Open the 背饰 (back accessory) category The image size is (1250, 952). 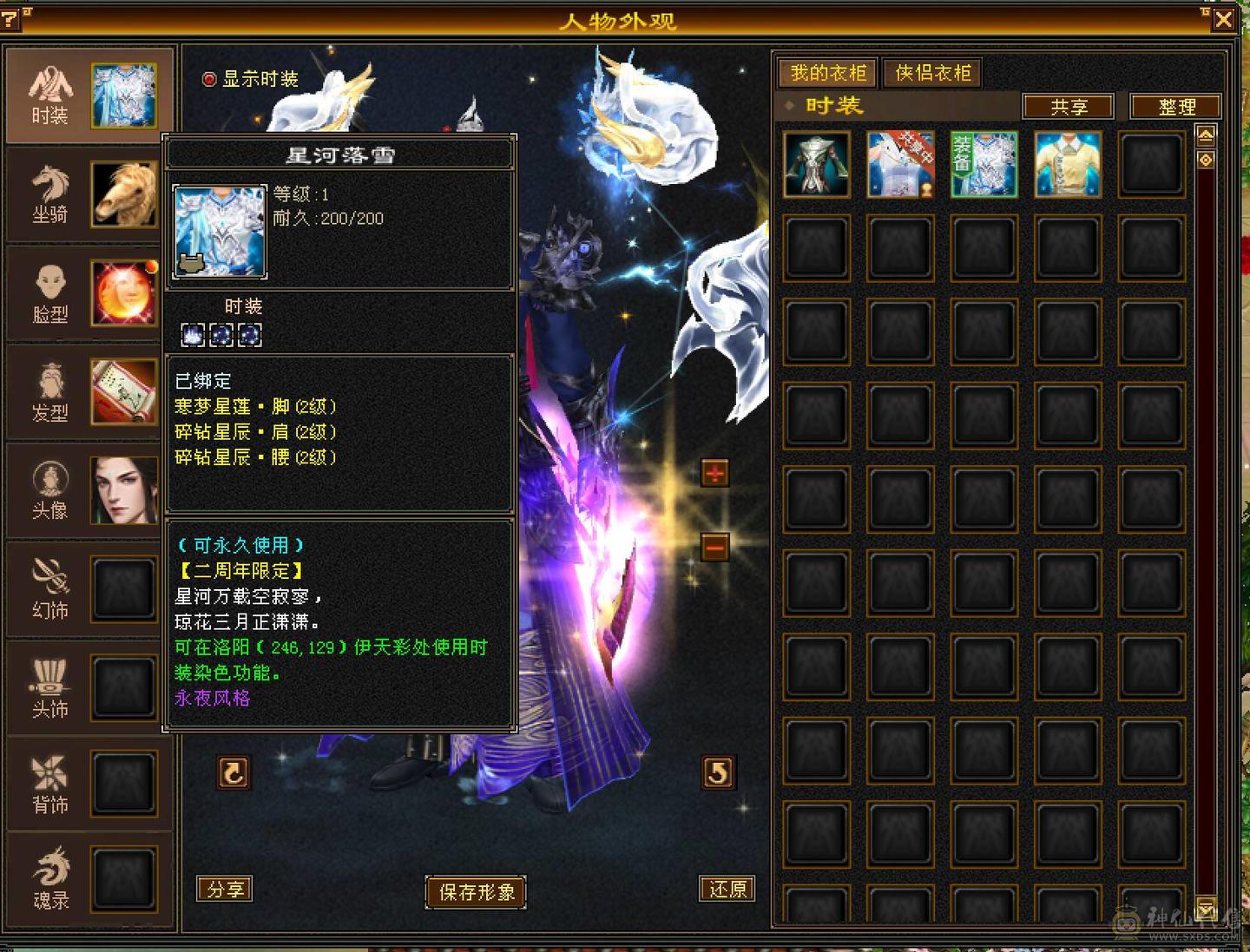pos(50,784)
